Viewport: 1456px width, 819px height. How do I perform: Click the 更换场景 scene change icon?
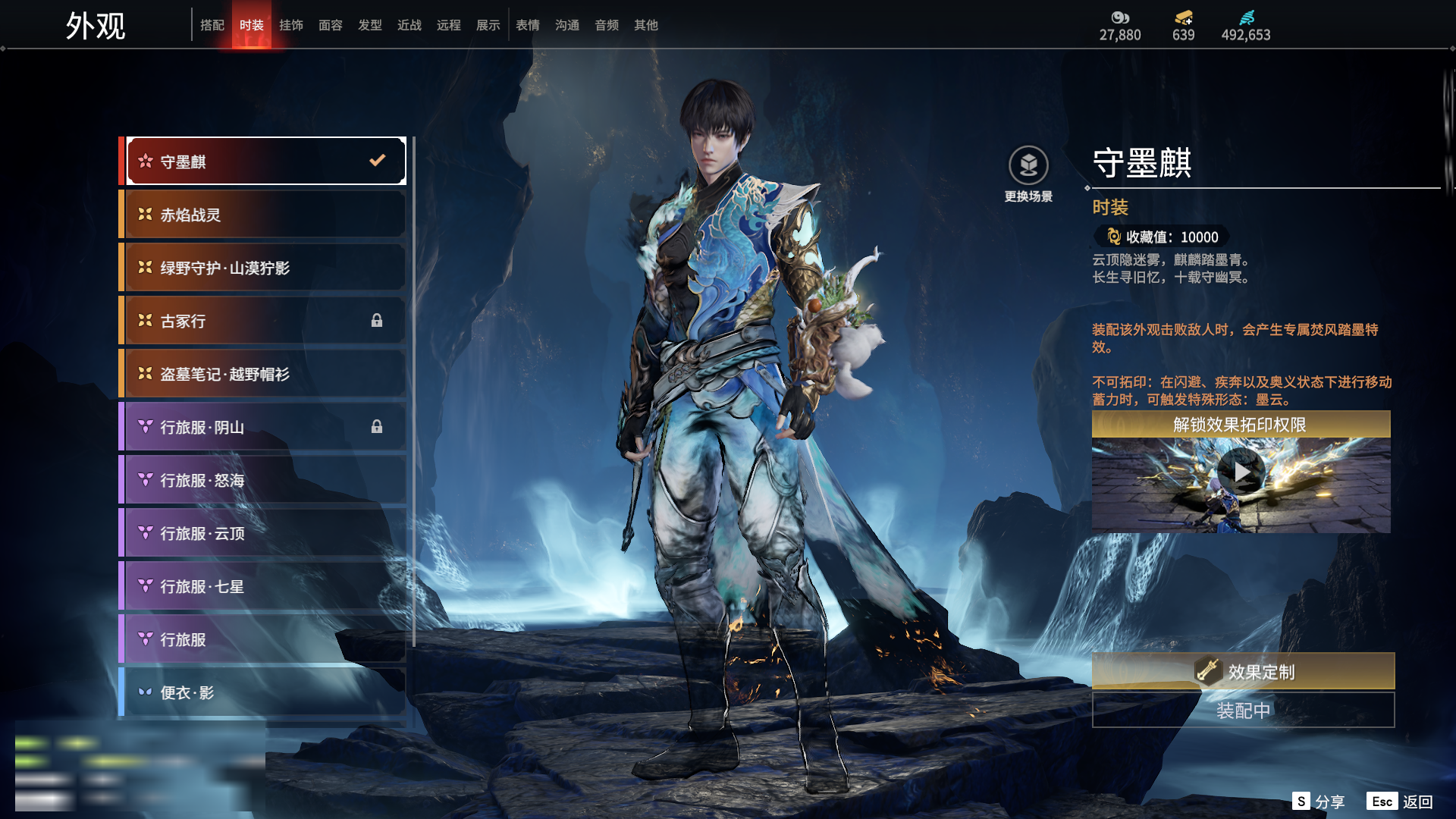(x=1028, y=166)
